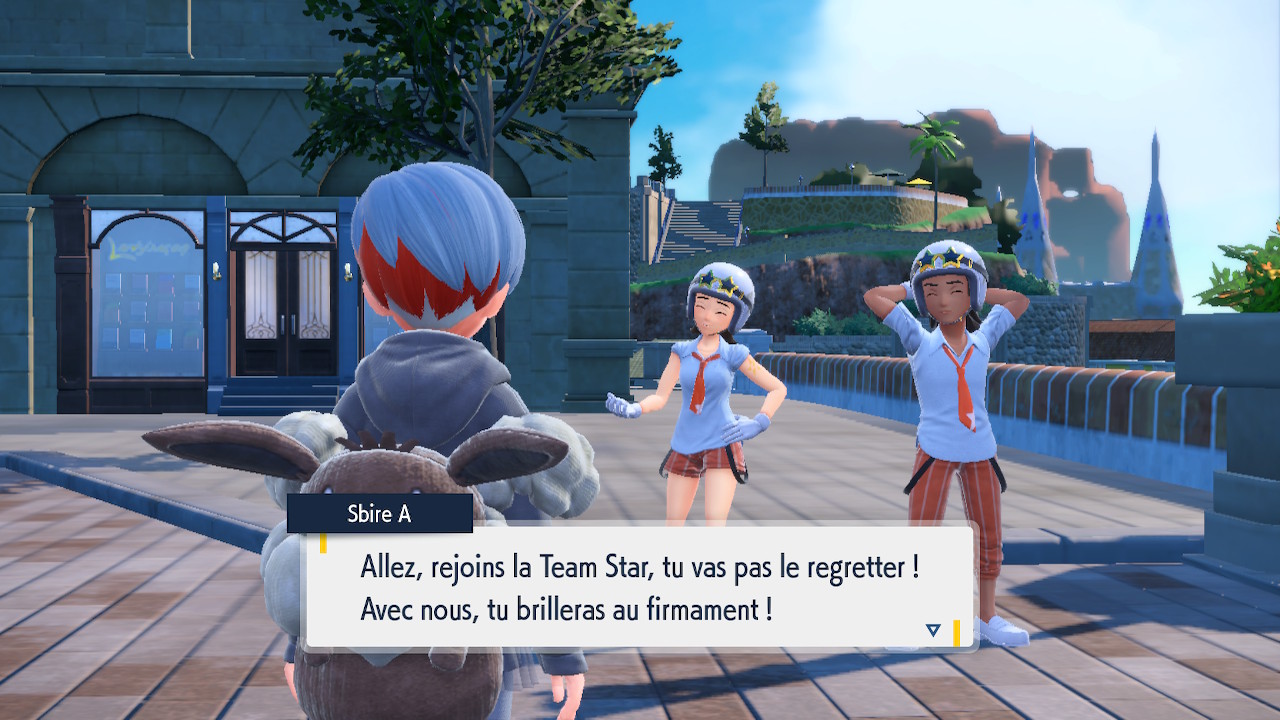
Task: Advance dialogue with the blue arrow indicator
Action: [933, 630]
